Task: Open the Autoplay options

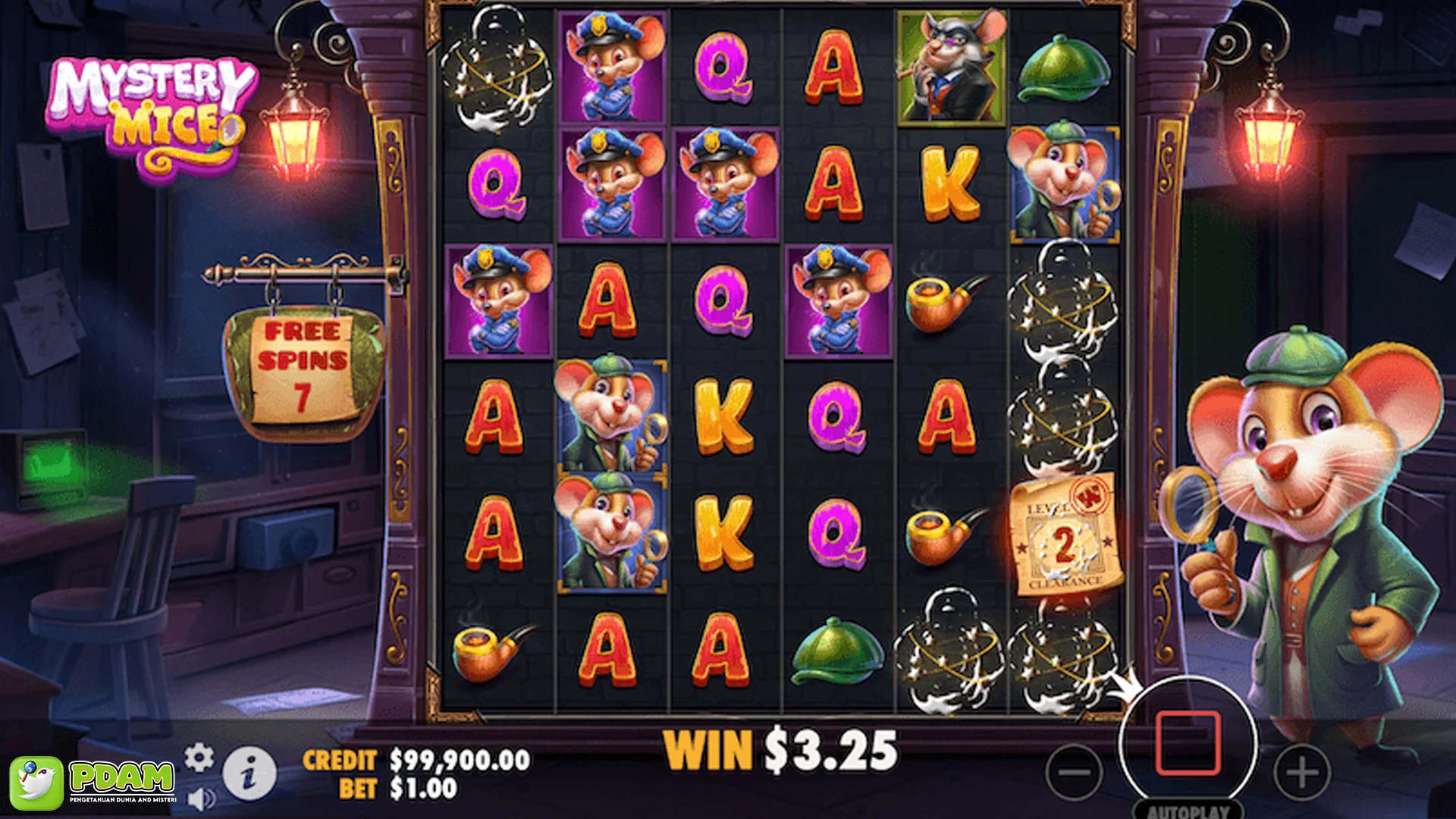Action: pyautogui.click(x=1188, y=810)
